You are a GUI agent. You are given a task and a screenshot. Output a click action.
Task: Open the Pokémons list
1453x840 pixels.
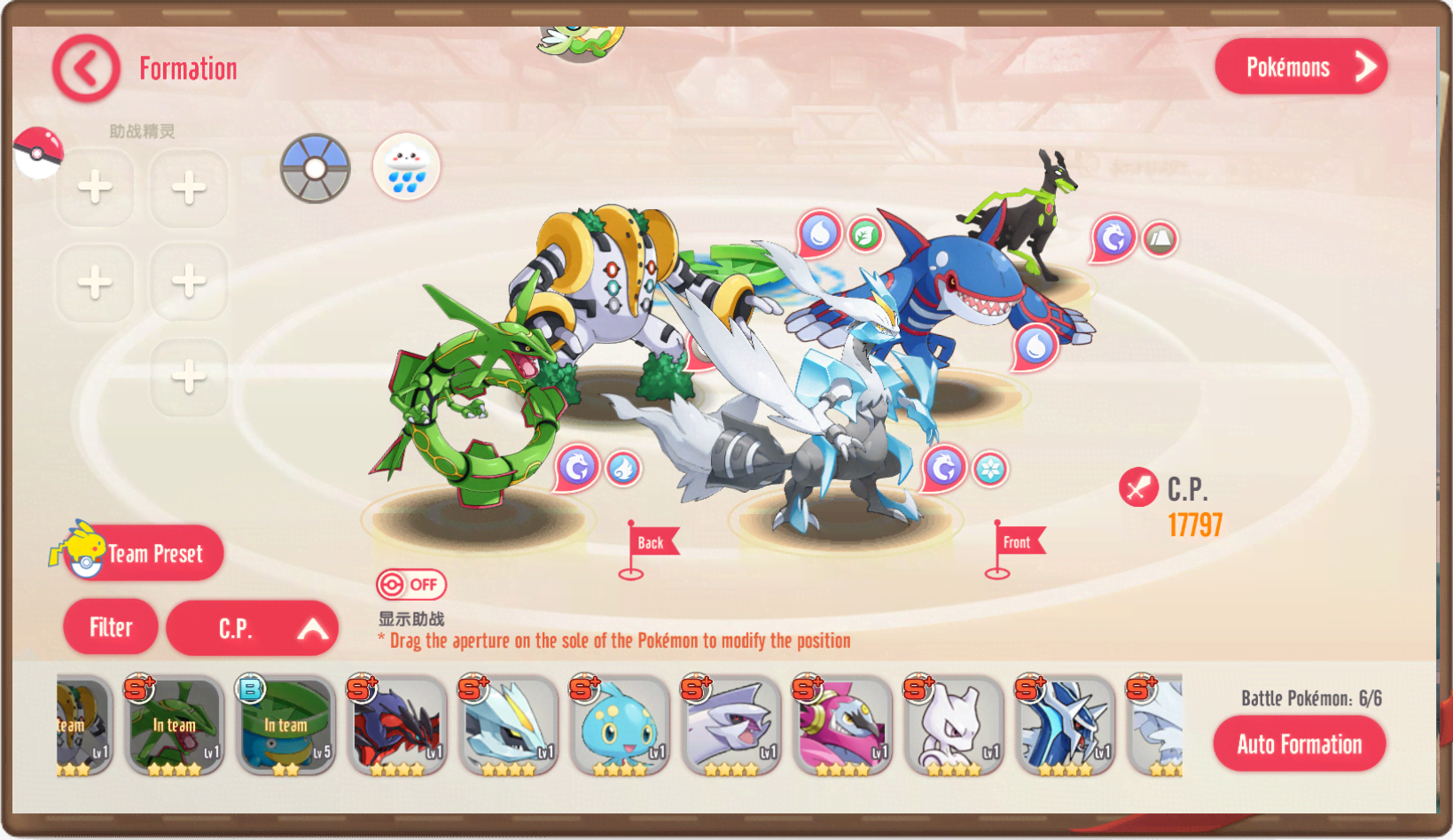coord(1301,66)
